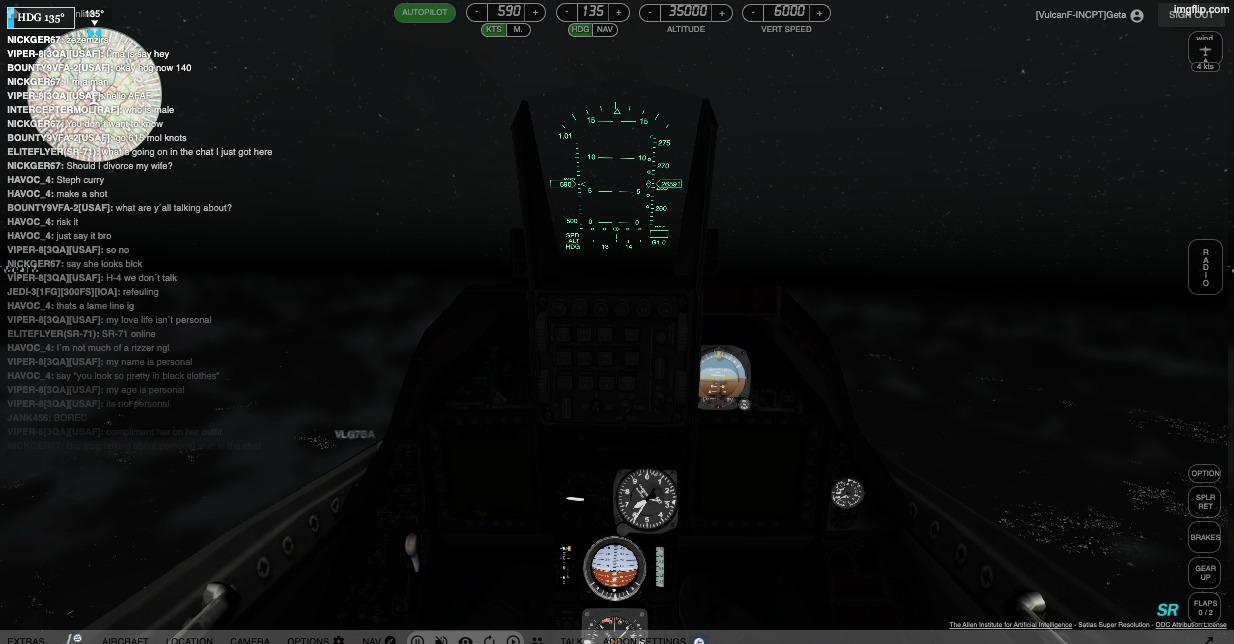The height and width of the screenshot is (644, 1234).
Task: Adjust the FLAPS 0/2 control
Action: [1205, 607]
